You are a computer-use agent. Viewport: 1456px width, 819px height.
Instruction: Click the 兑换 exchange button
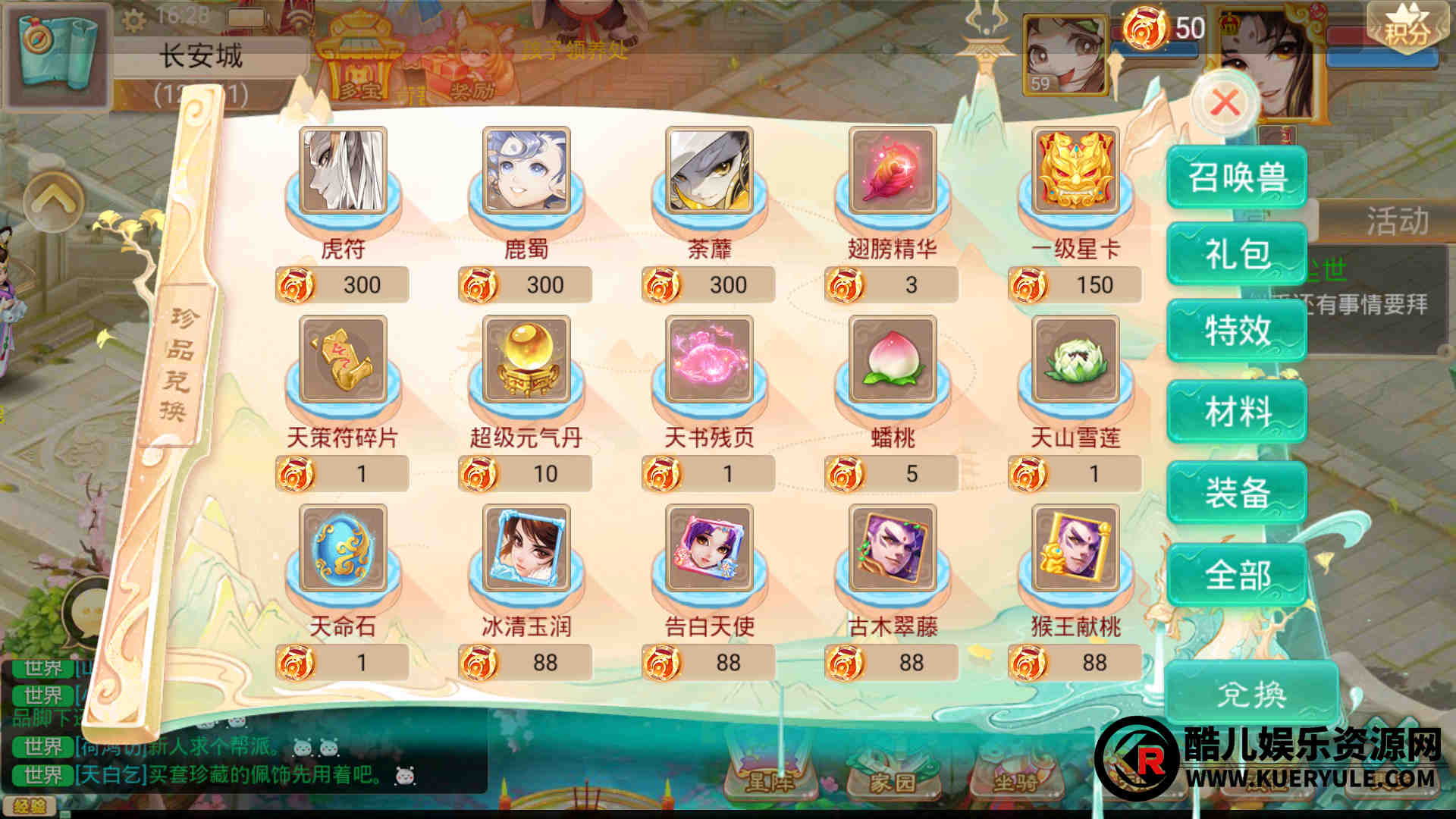(x=1251, y=693)
